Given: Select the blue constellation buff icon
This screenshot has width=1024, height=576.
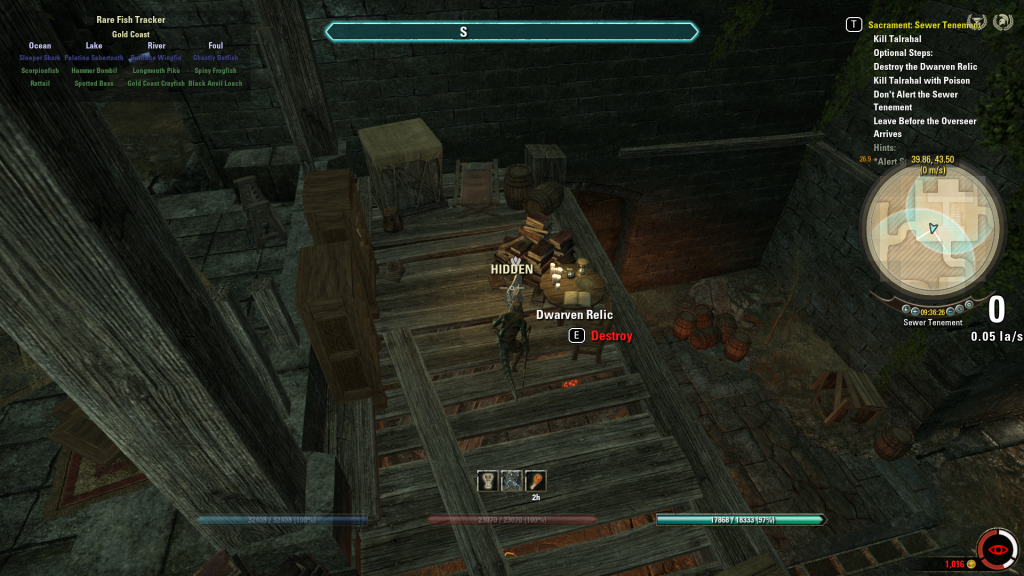Looking at the screenshot, I should pyautogui.click(x=511, y=481).
